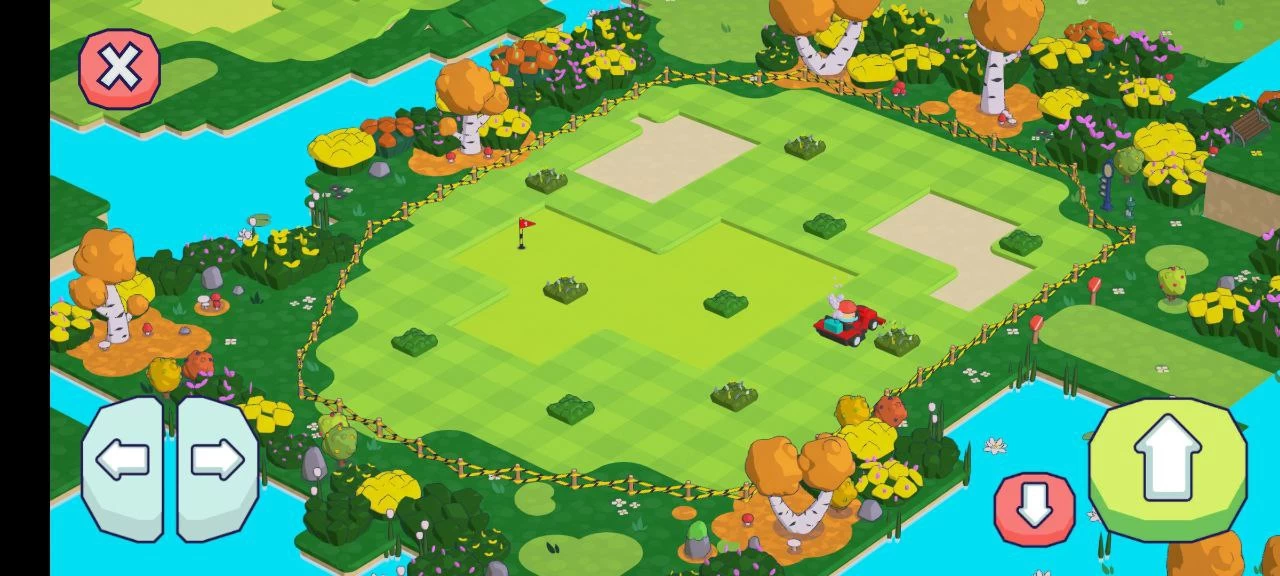Steer right with the right arrow button

click(217, 467)
